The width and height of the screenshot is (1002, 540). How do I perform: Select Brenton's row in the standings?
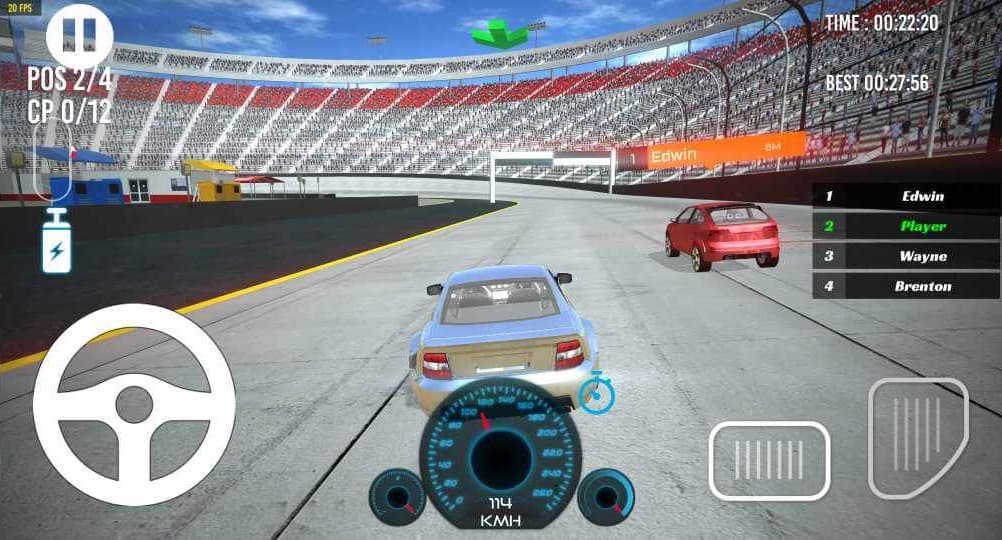[x=906, y=286]
